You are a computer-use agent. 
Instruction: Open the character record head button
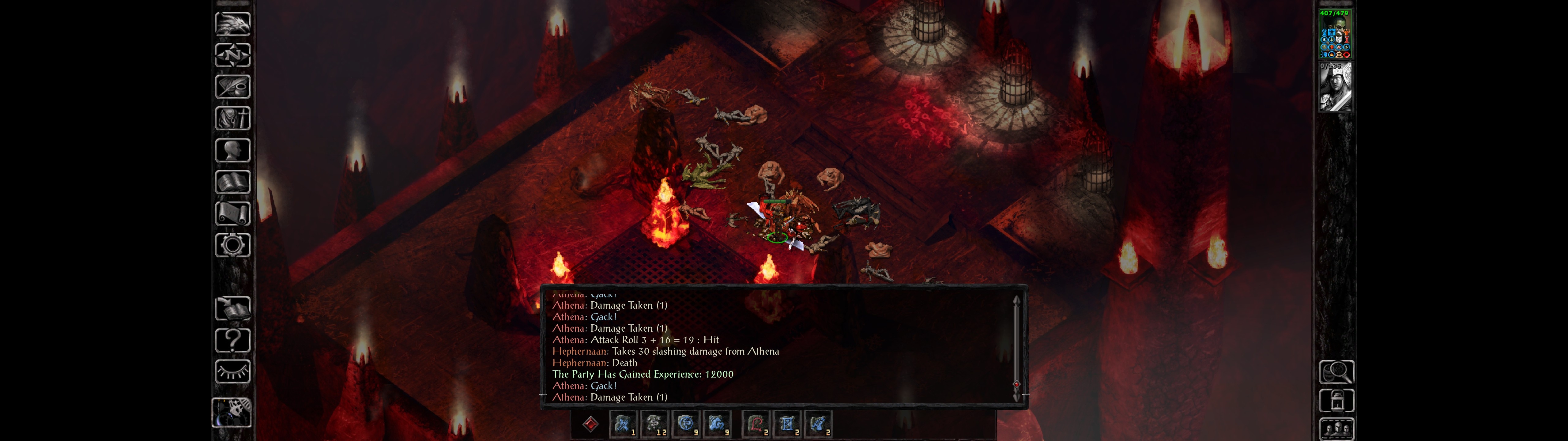pyautogui.click(x=232, y=150)
